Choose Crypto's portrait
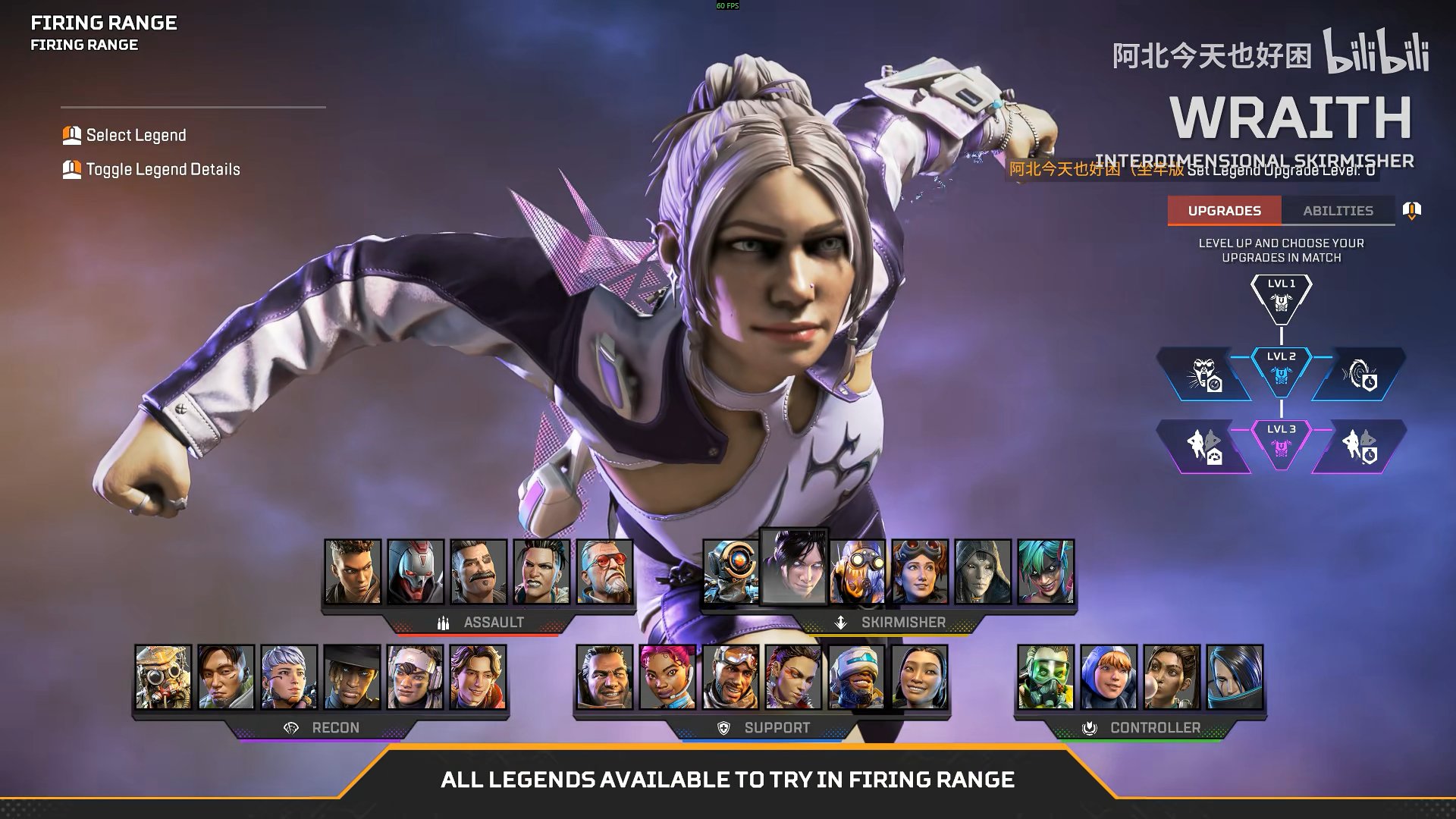 (x=226, y=677)
